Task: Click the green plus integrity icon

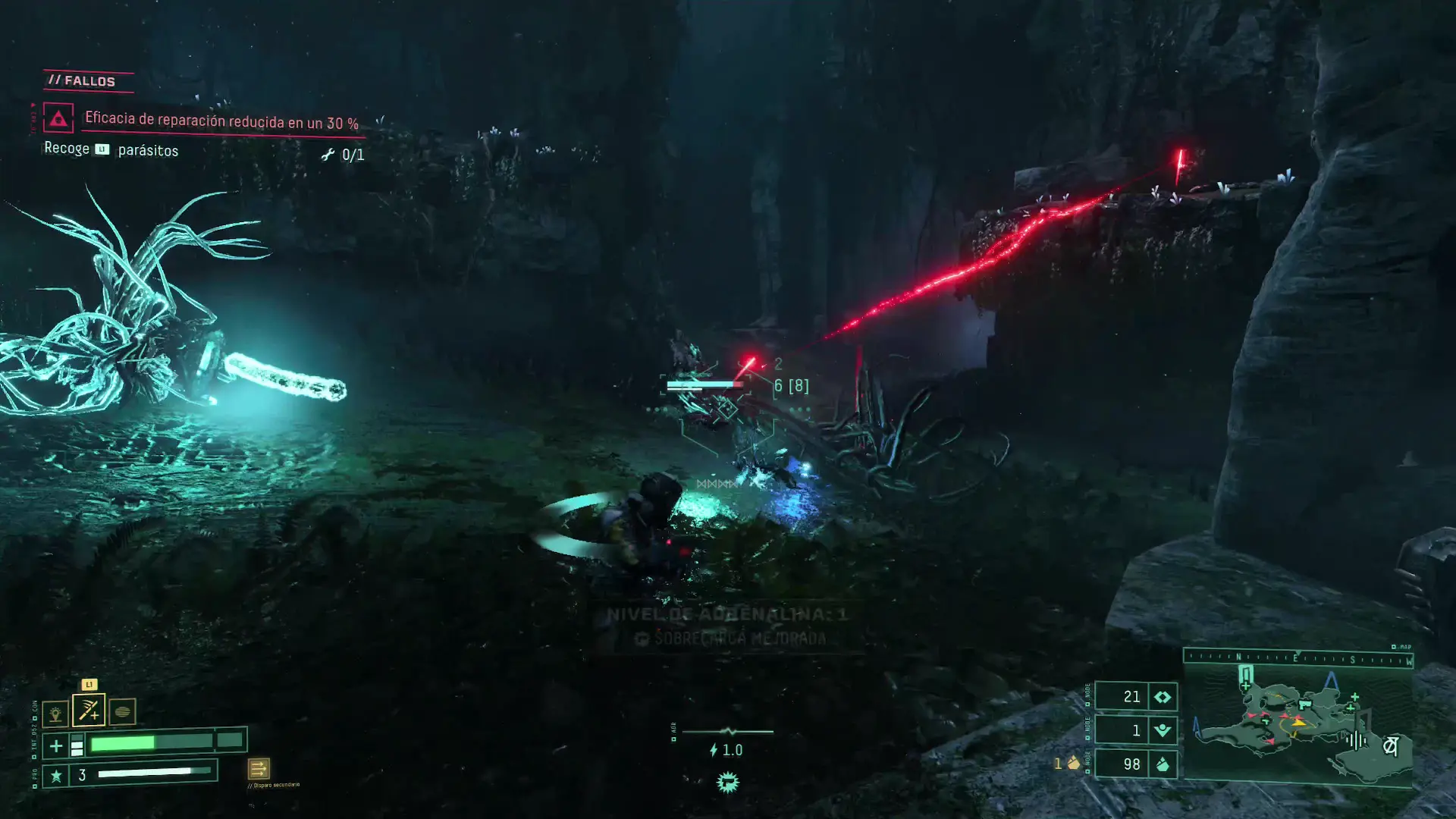Action: [x=56, y=746]
